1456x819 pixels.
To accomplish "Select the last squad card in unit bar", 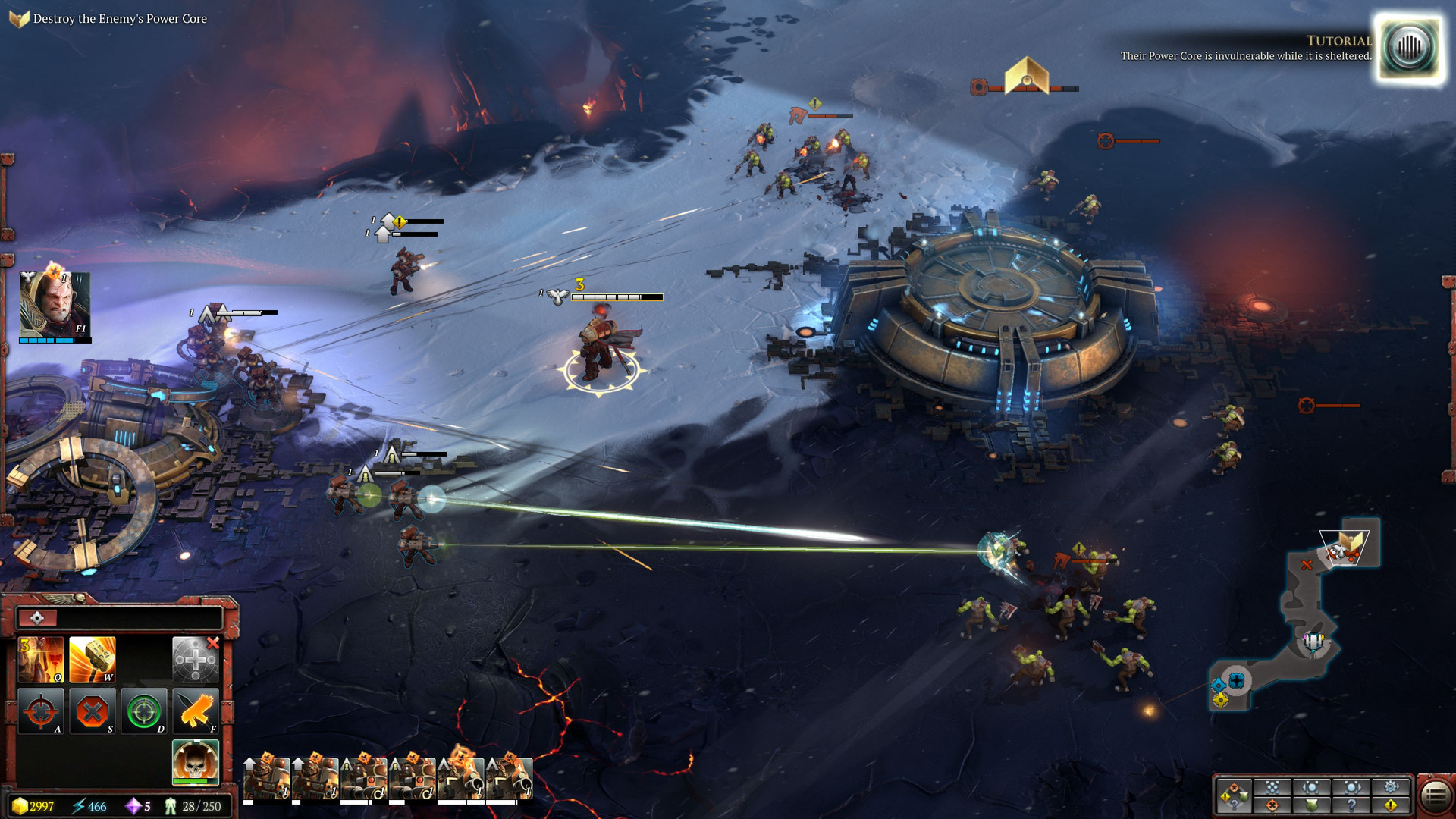I will [510, 778].
